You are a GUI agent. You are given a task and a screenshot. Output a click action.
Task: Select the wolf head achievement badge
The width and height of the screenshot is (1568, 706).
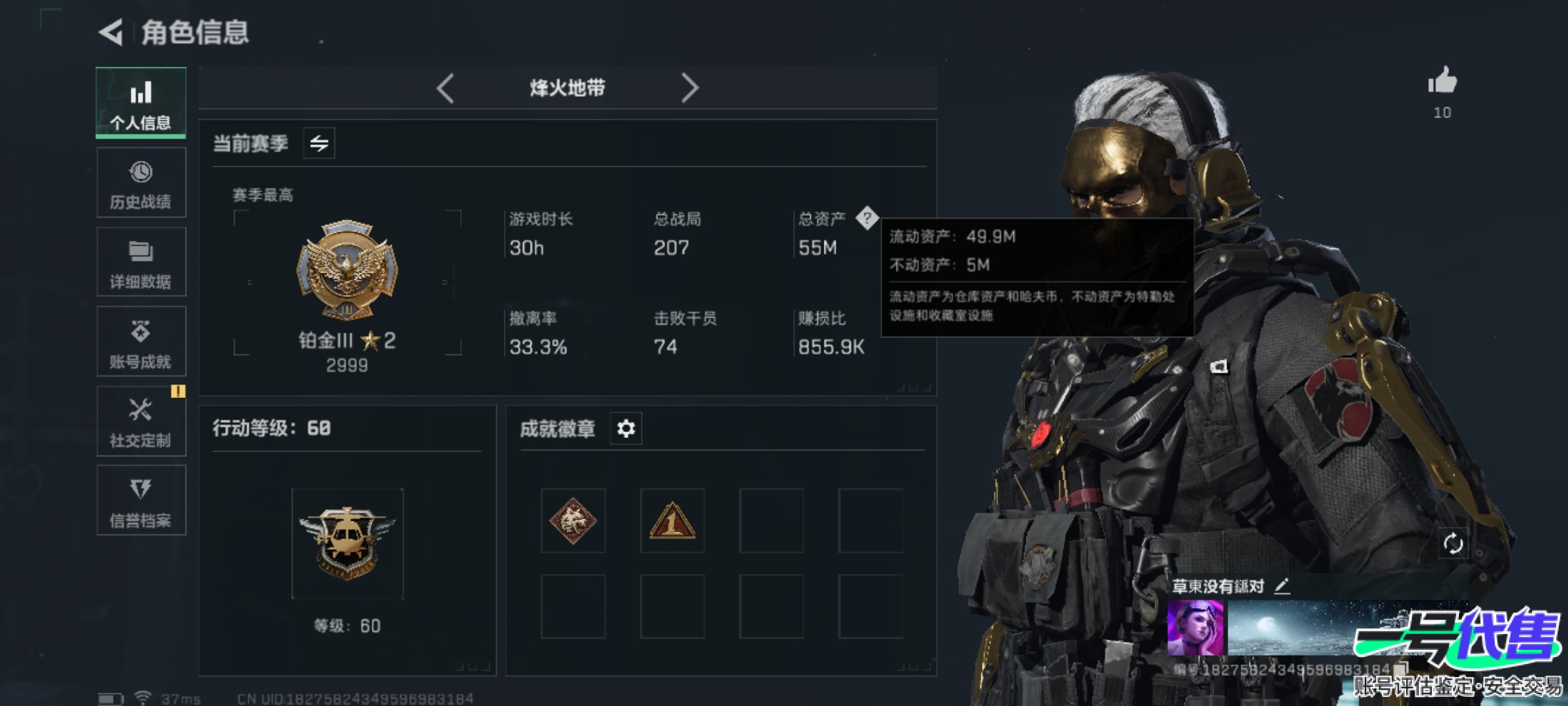pyautogui.click(x=573, y=521)
